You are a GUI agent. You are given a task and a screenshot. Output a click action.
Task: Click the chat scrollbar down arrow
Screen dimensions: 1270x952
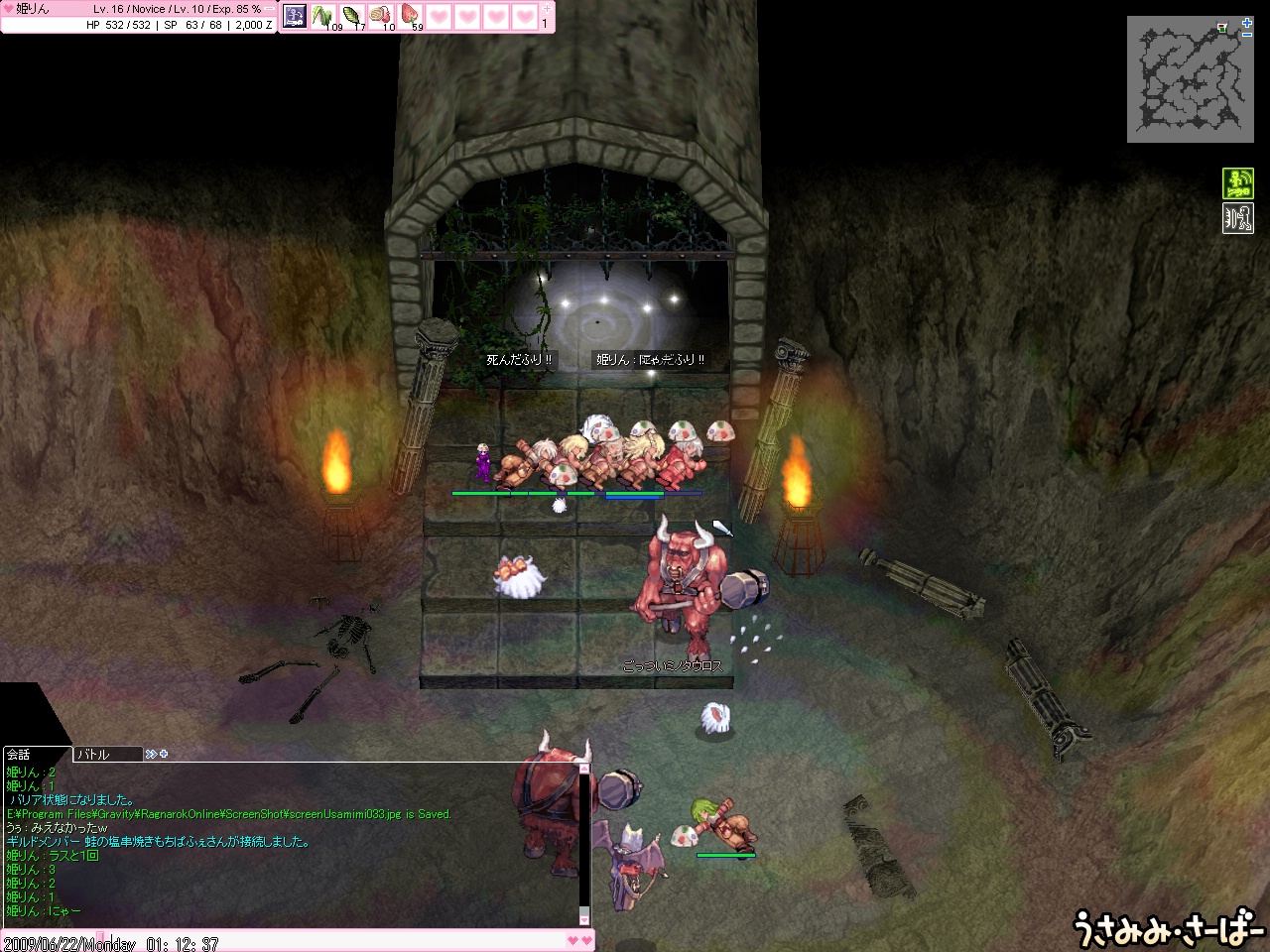(x=584, y=918)
